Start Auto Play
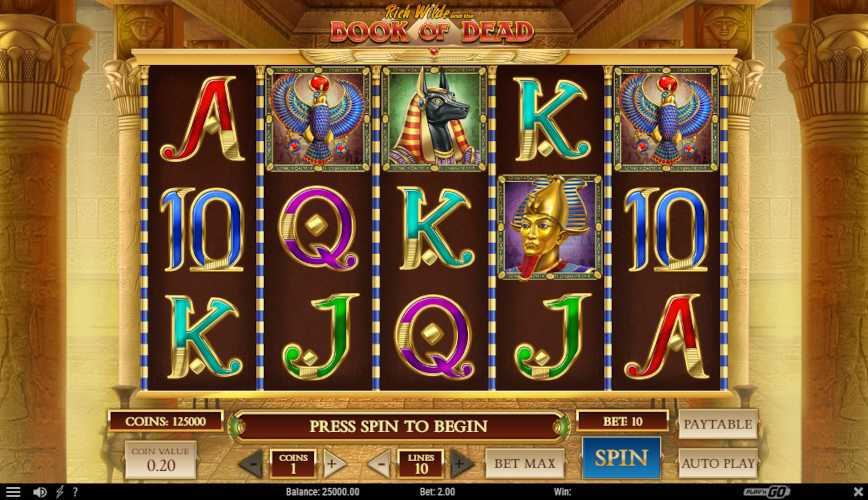868x500 pixels. click(718, 463)
